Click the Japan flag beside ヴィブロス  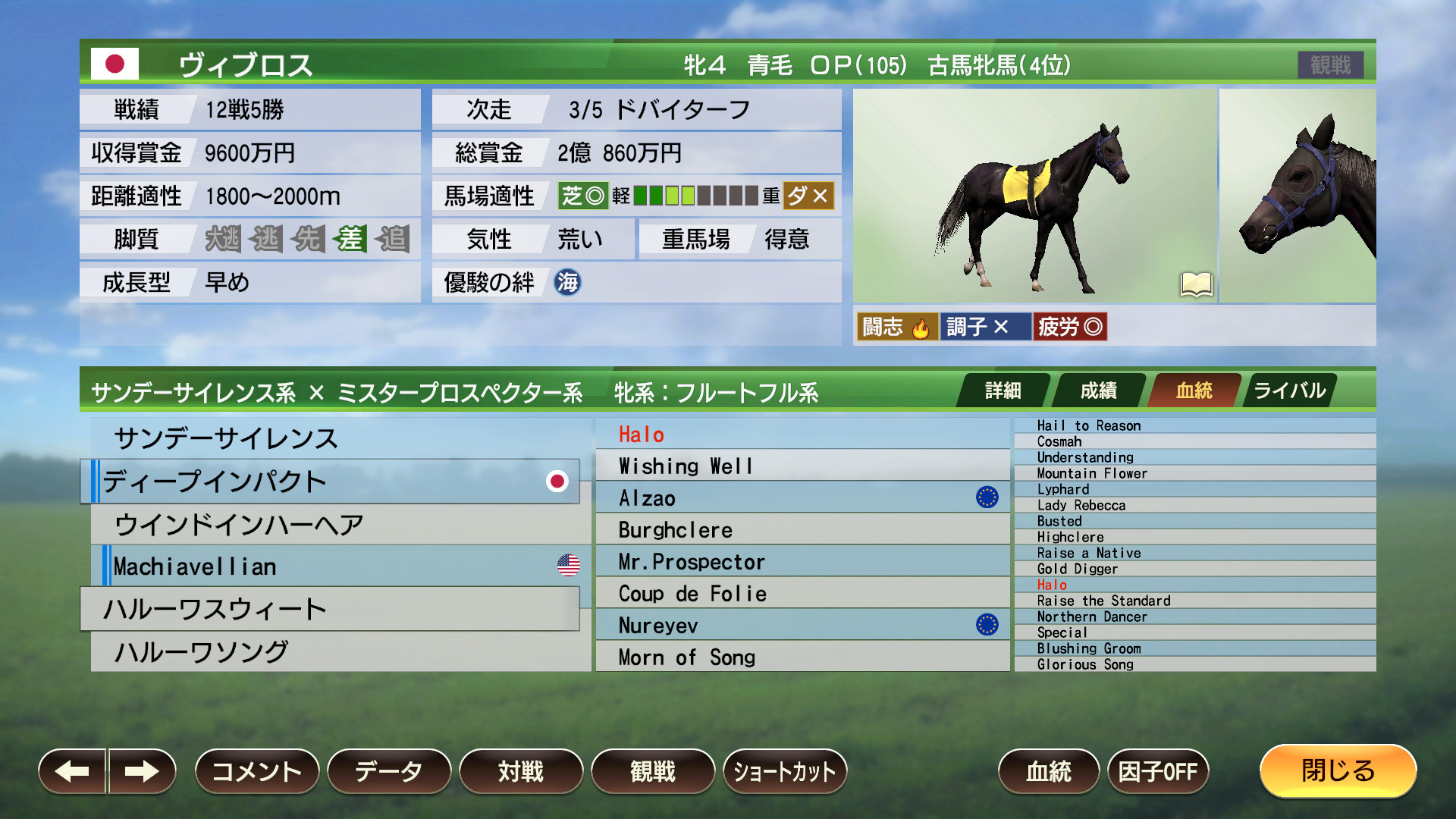coord(115,64)
